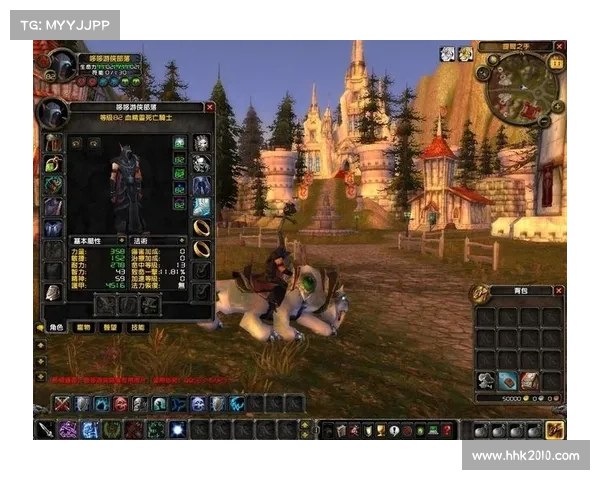Open the 声望 tab

pyautogui.click(x=111, y=328)
